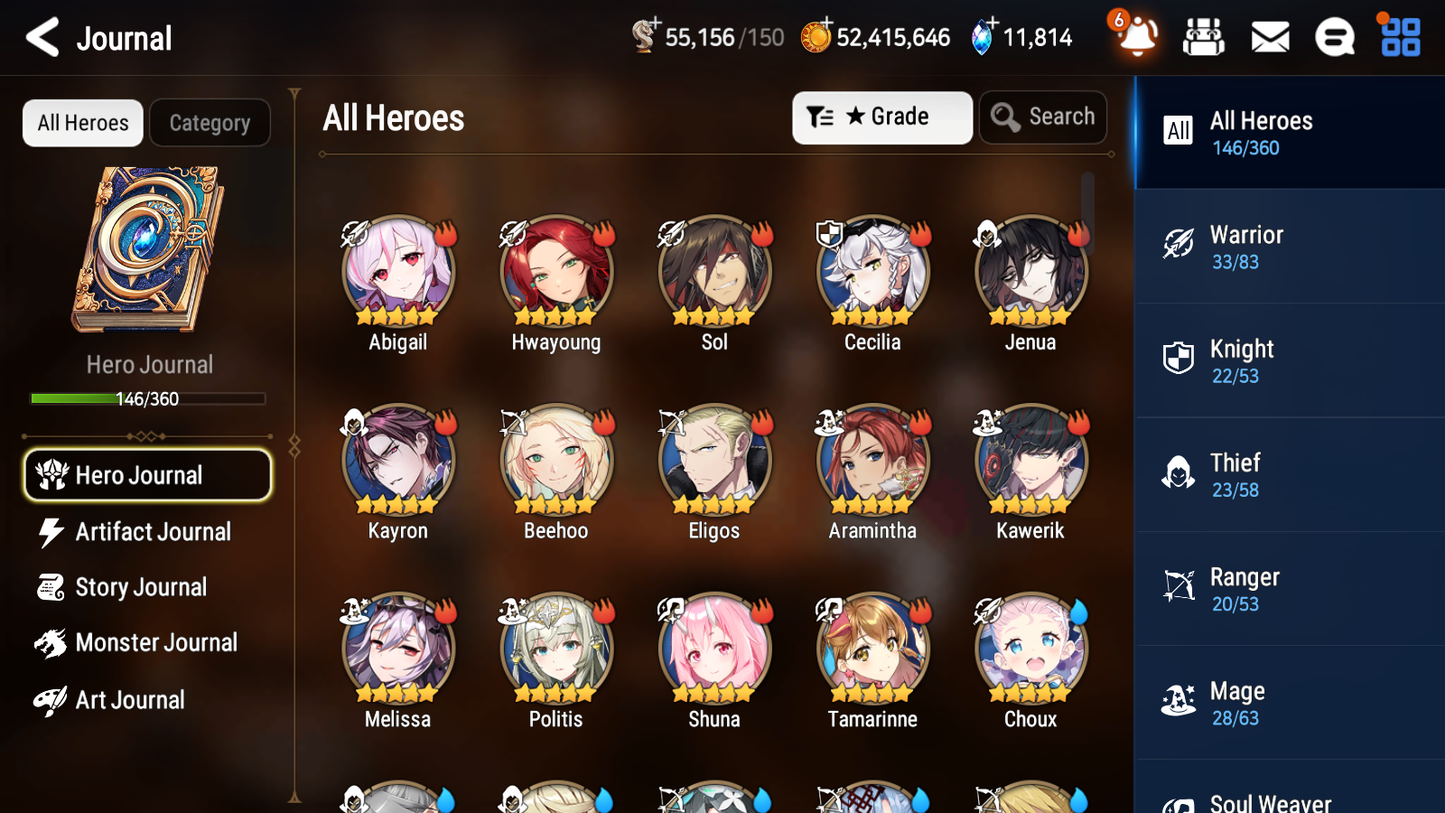Go back using the Journal back arrow
The height and width of the screenshot is (813, 1445).
coord(42,37)
